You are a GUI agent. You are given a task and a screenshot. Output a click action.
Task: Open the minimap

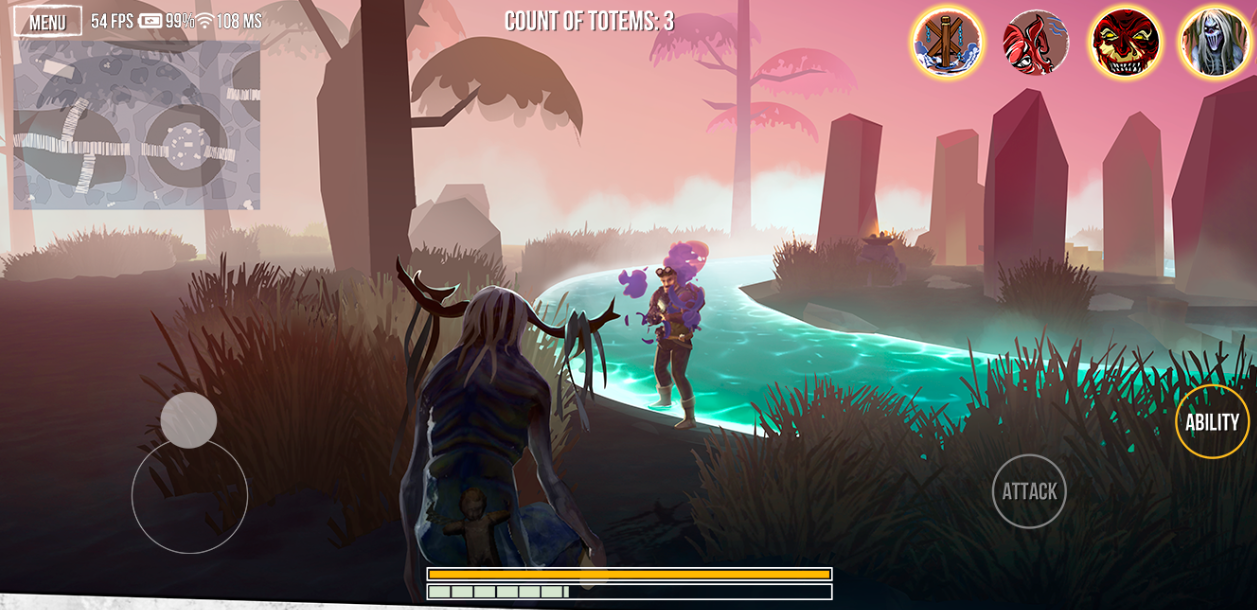coord(136,125)
